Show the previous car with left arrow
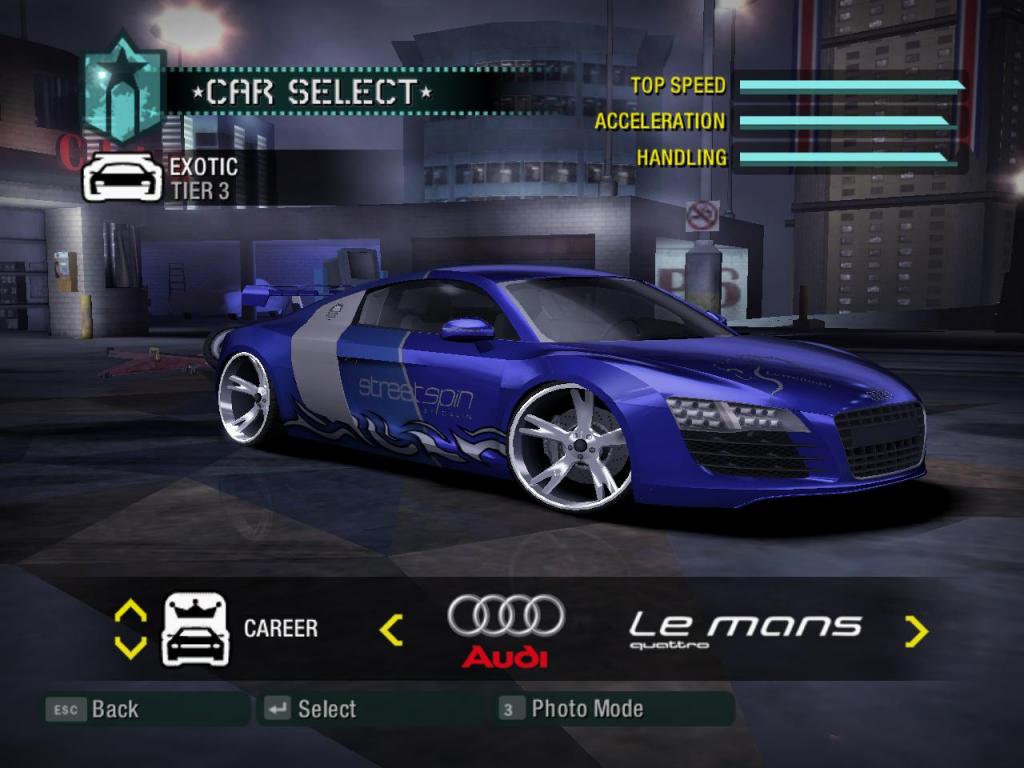The image size is (1024, 768). [391, 629]
